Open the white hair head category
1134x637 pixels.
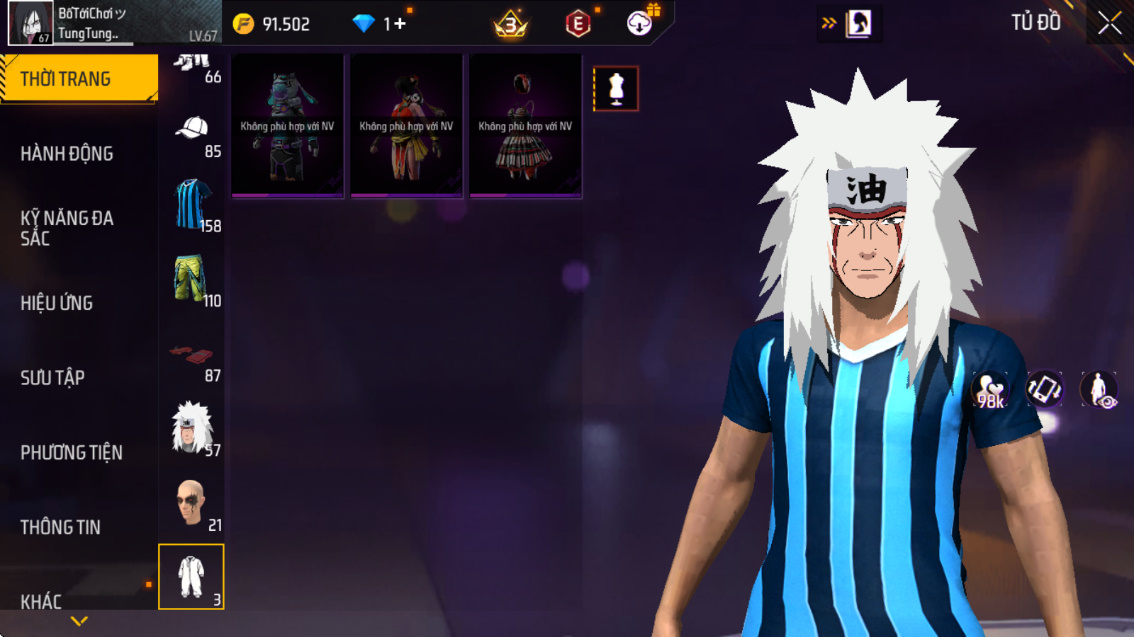tap(190, 428)
